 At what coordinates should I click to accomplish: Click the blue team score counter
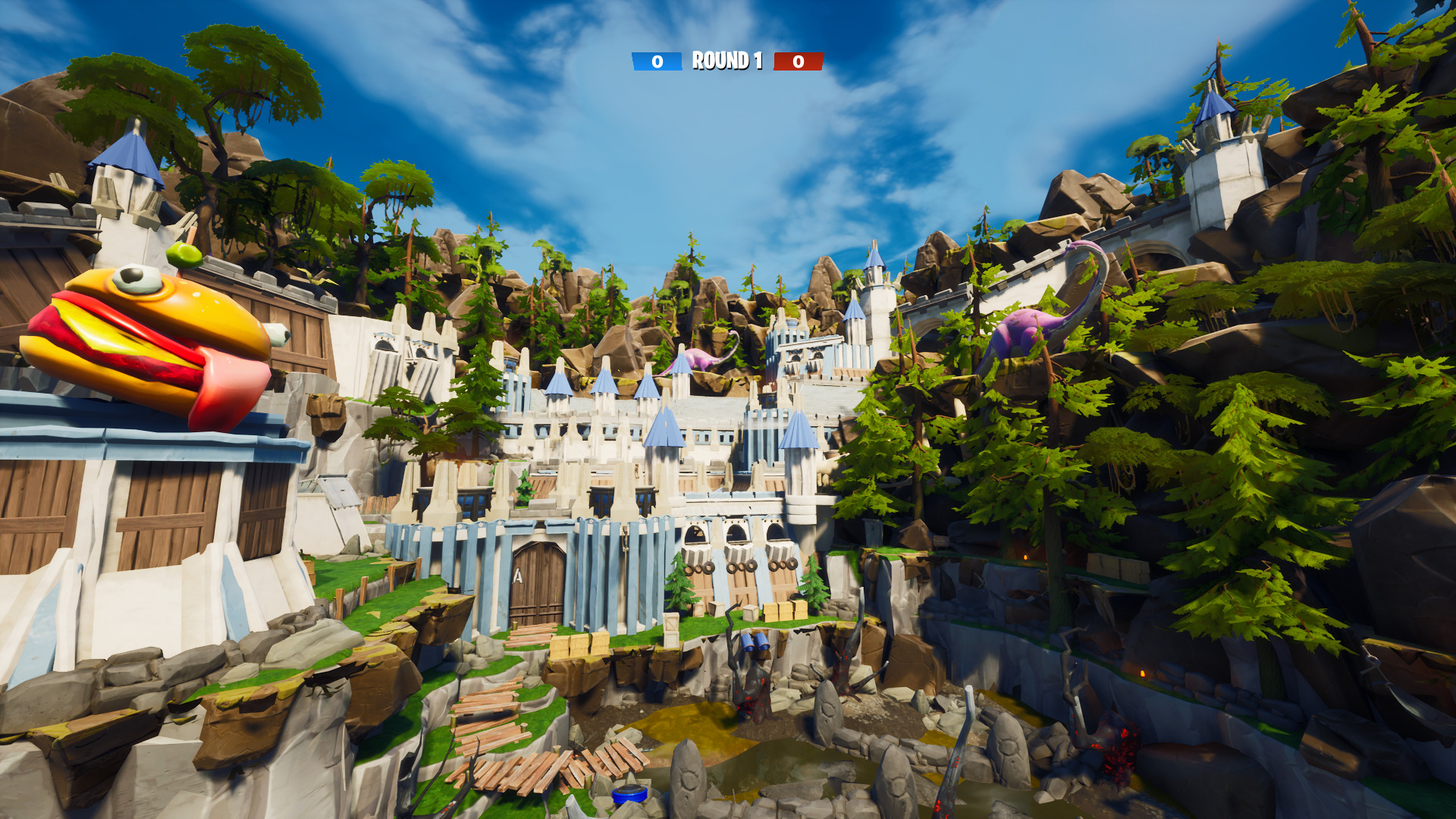657,62
